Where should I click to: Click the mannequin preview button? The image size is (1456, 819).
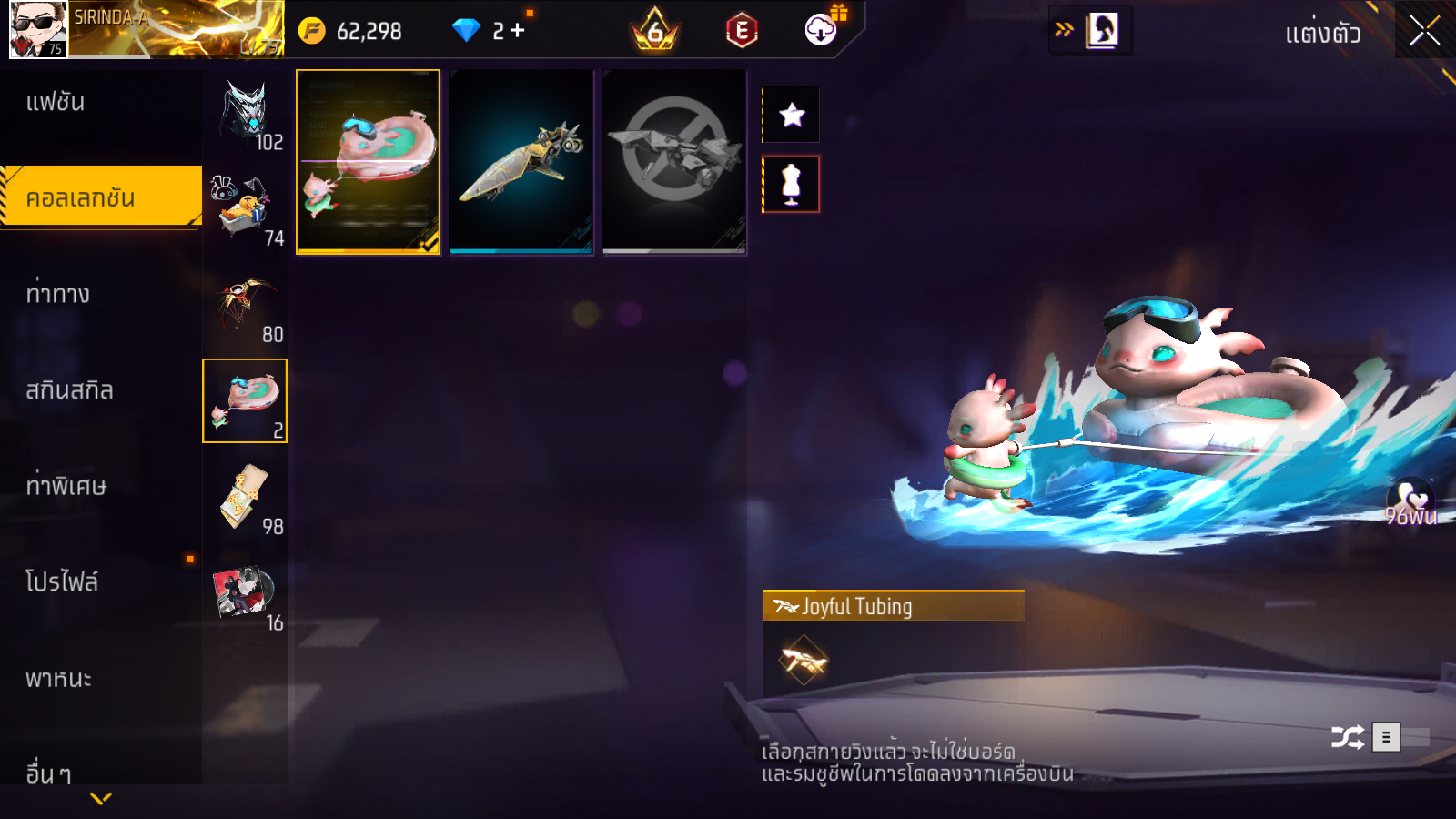(792, 184)
